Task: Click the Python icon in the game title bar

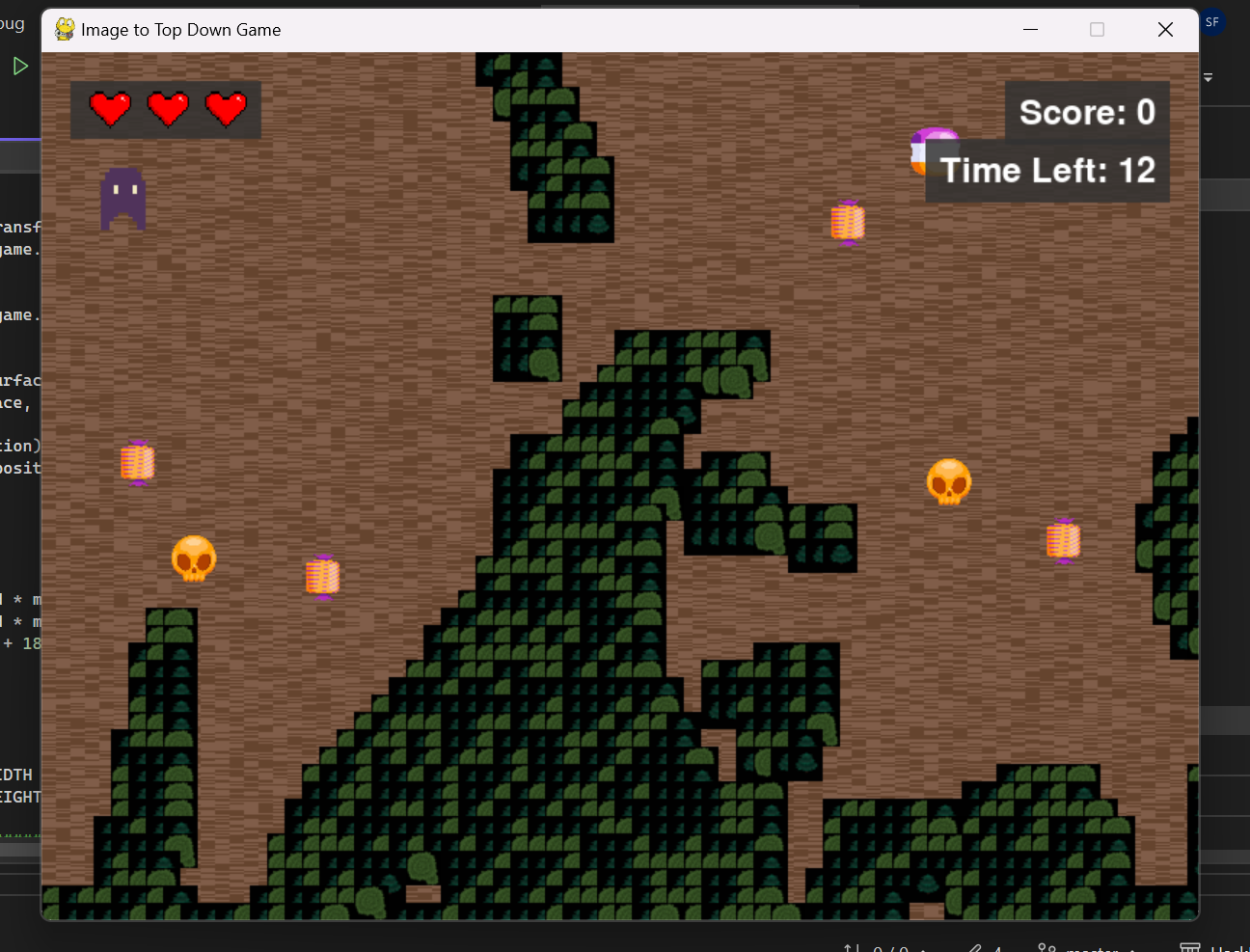Action: 64,29
